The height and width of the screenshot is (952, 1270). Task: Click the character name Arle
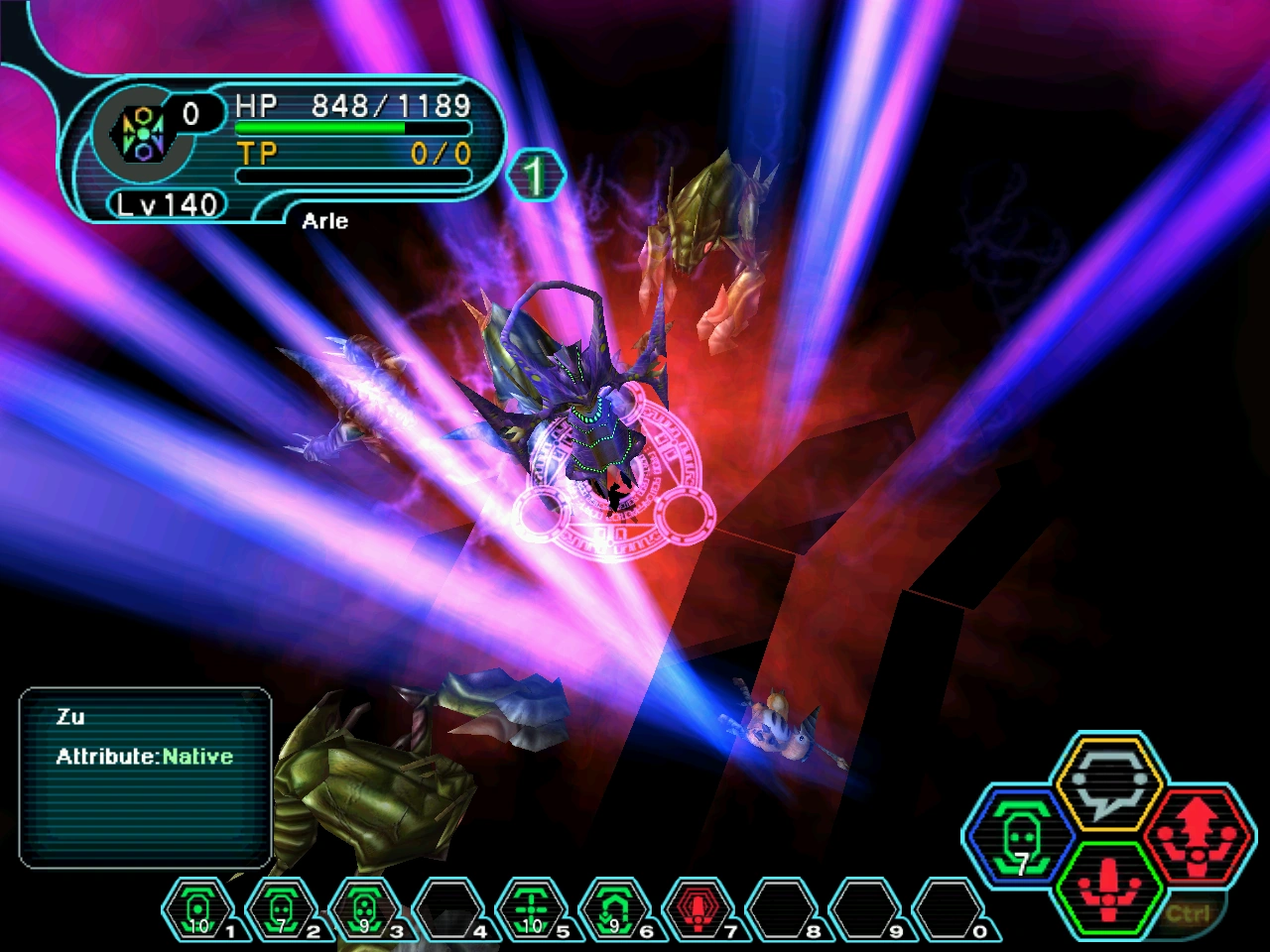[324, 220]
